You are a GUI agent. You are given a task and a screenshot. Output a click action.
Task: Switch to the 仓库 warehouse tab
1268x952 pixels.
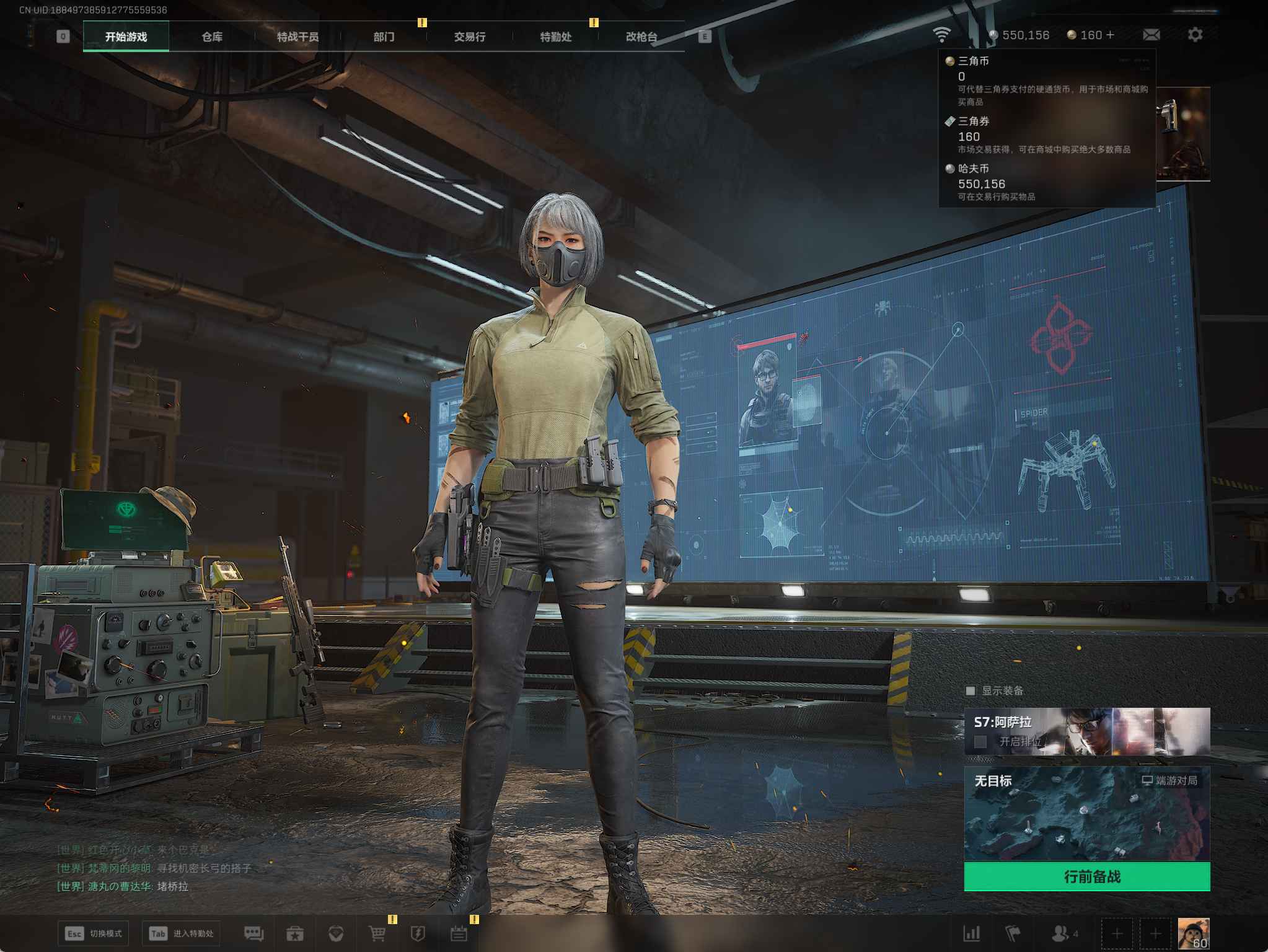[212, 37]
